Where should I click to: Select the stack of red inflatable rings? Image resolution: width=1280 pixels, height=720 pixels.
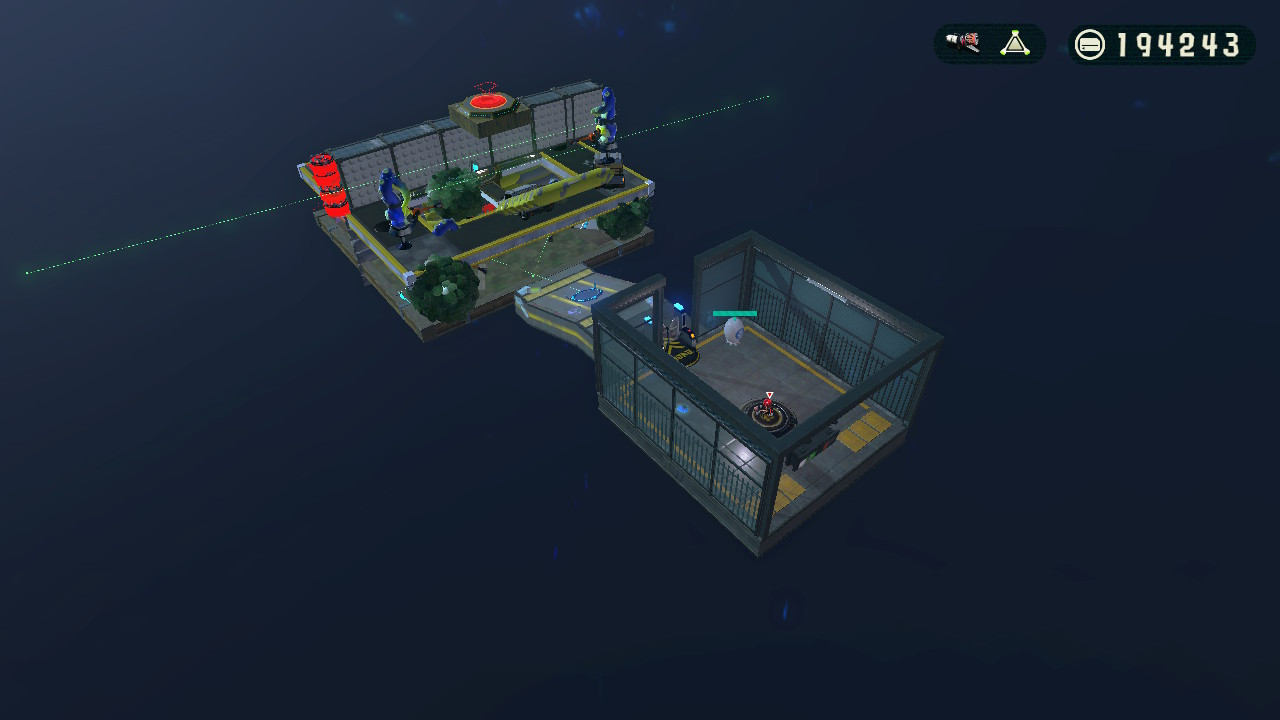tap(327, 185)
